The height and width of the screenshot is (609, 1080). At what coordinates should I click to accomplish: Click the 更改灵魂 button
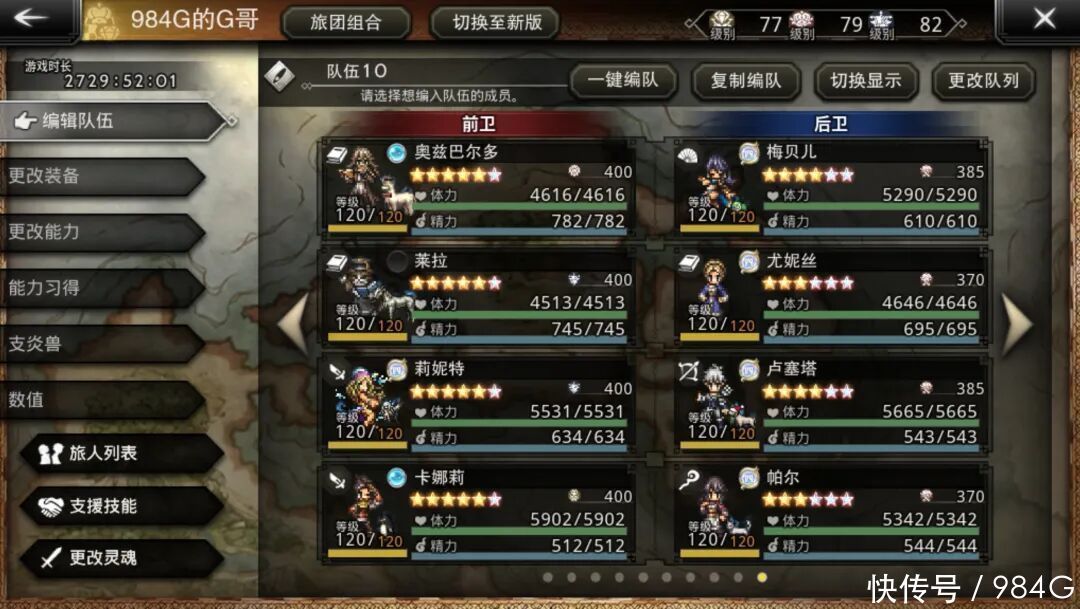pyautogui.click(x=120, y=558)
